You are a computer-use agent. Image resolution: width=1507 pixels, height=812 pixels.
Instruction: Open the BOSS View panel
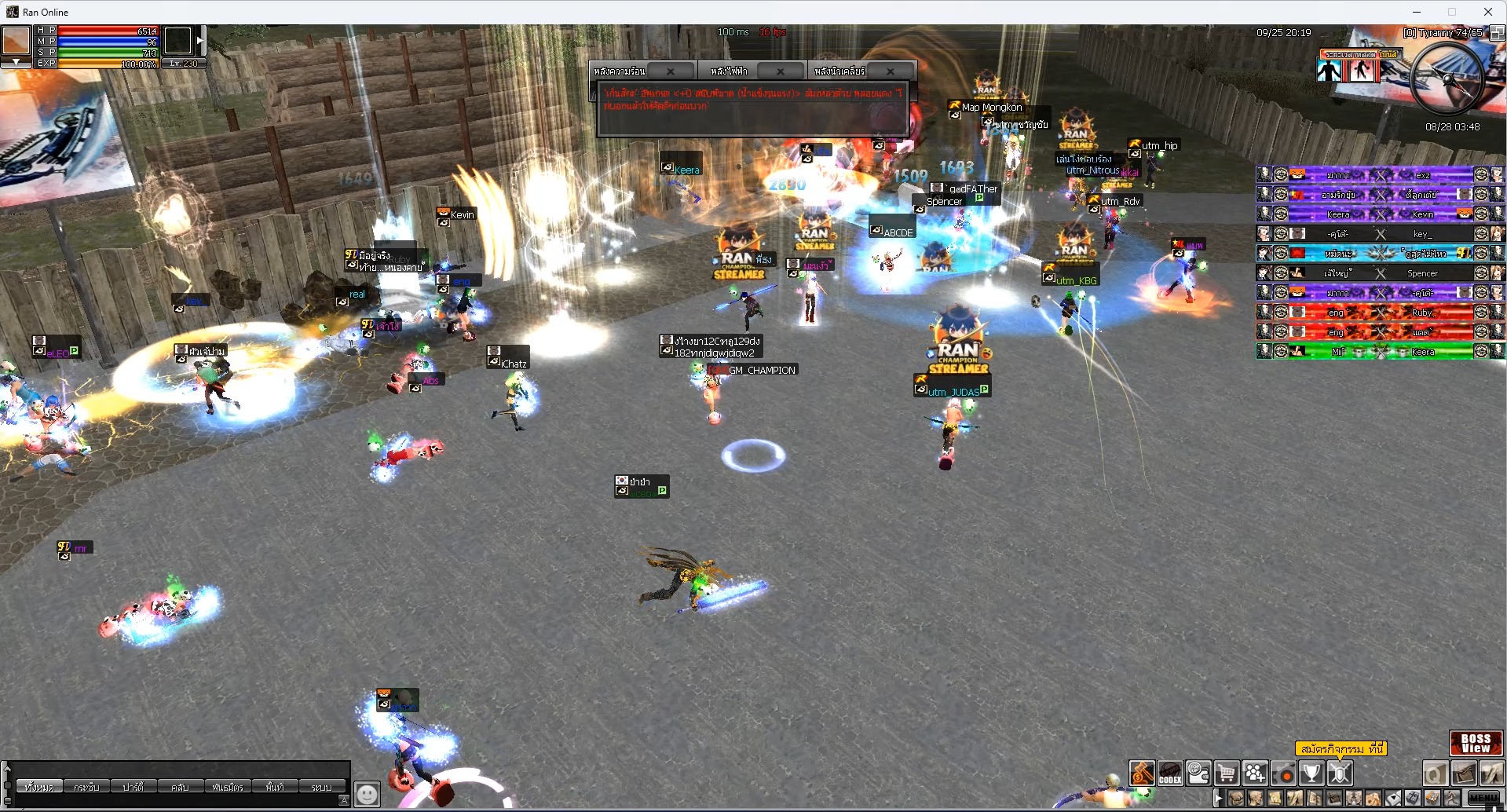point(1476,743)
